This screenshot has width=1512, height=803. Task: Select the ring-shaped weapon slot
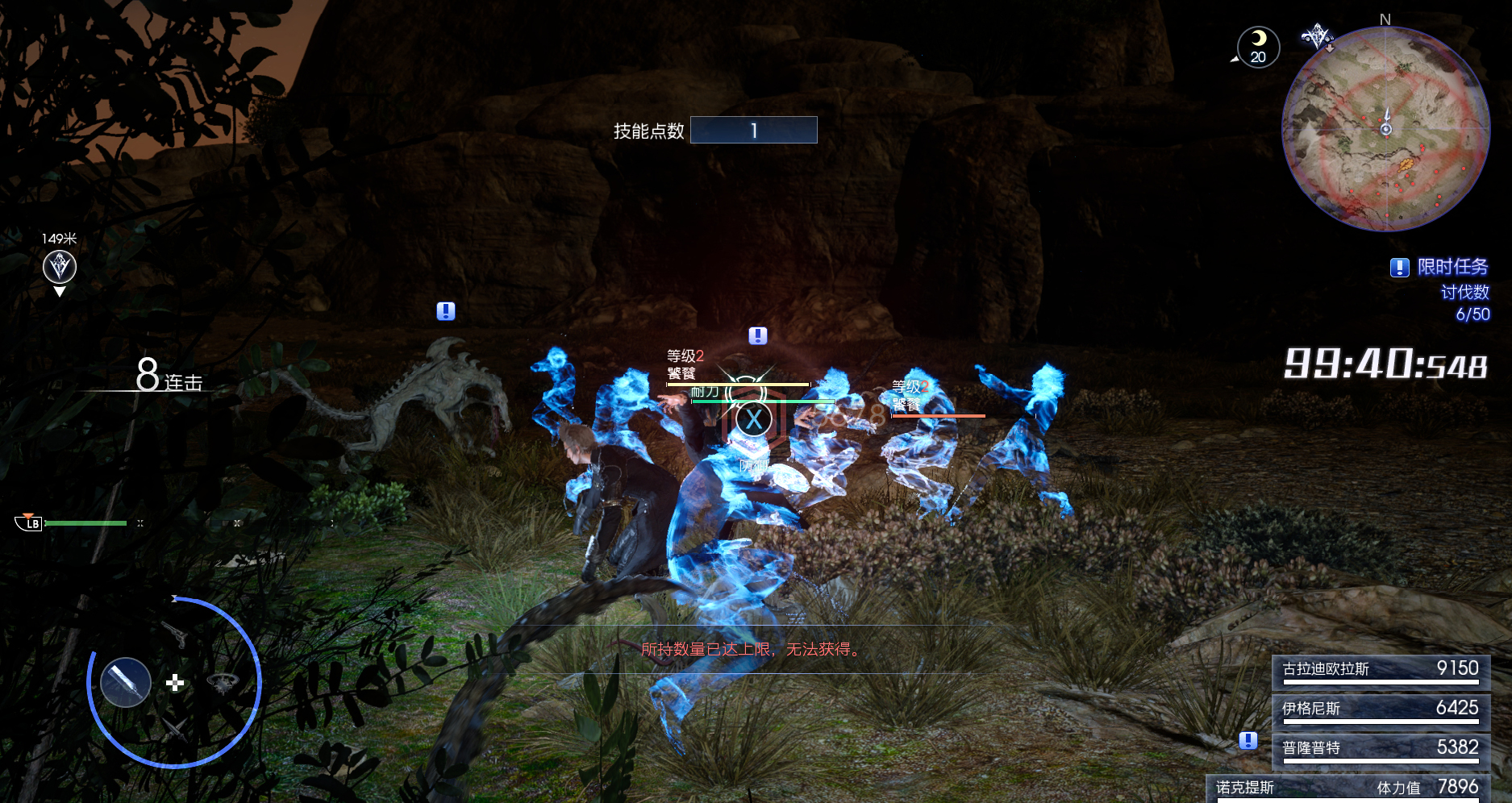[x=223, y=683]
